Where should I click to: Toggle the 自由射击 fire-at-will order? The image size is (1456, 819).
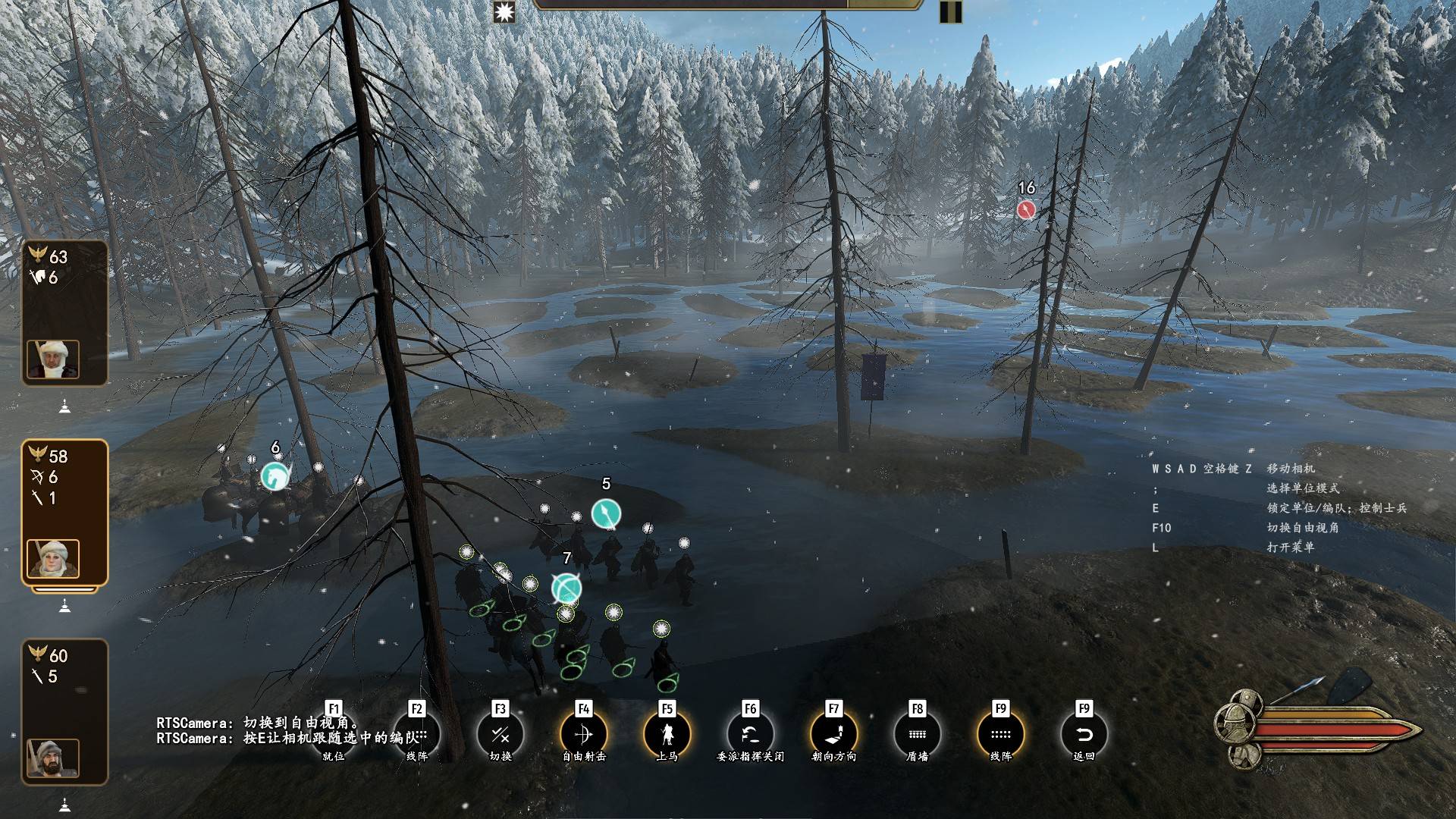[583, 734]
